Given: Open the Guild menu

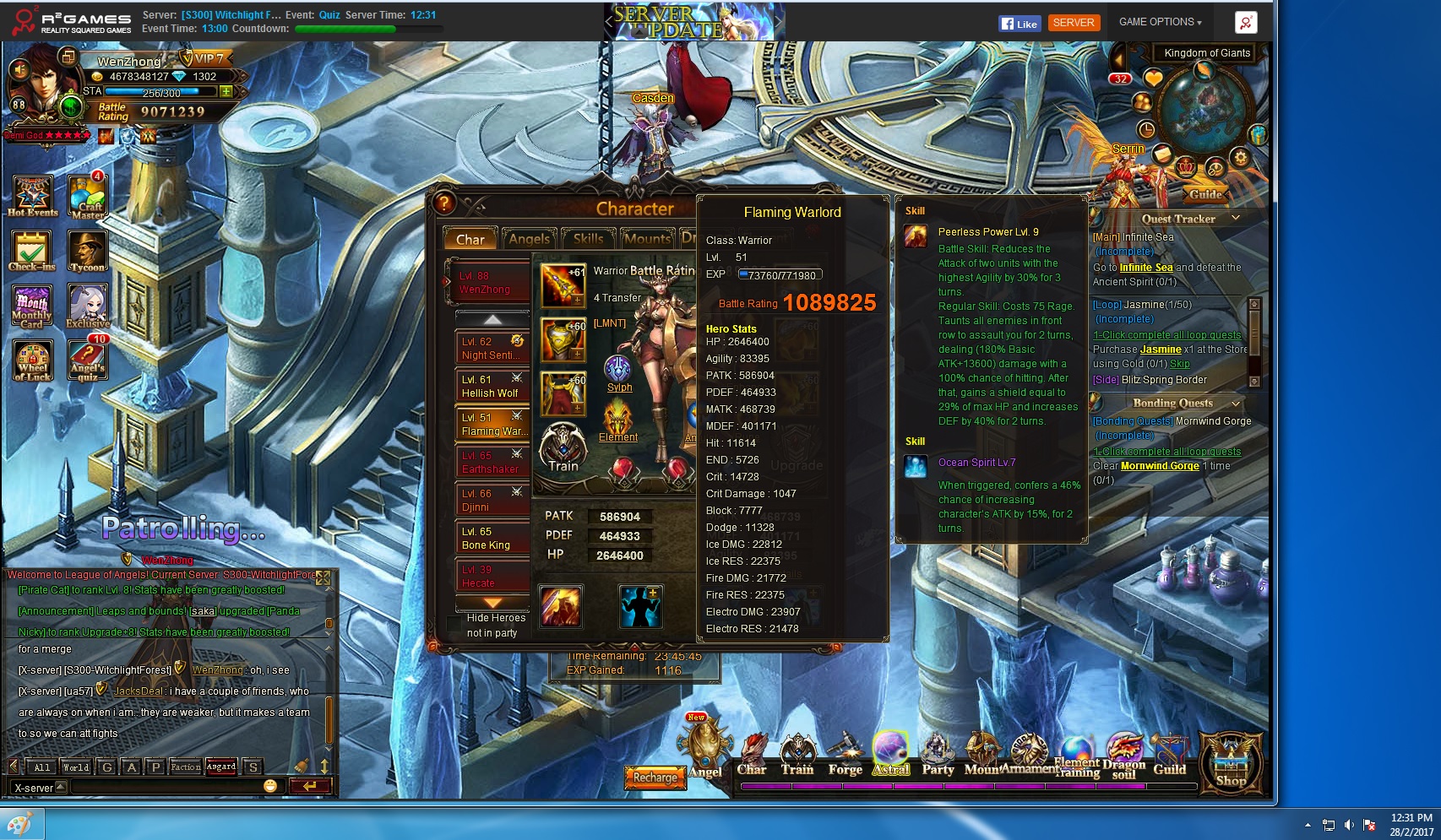Looking at the screenshot, I should 1169,754.
